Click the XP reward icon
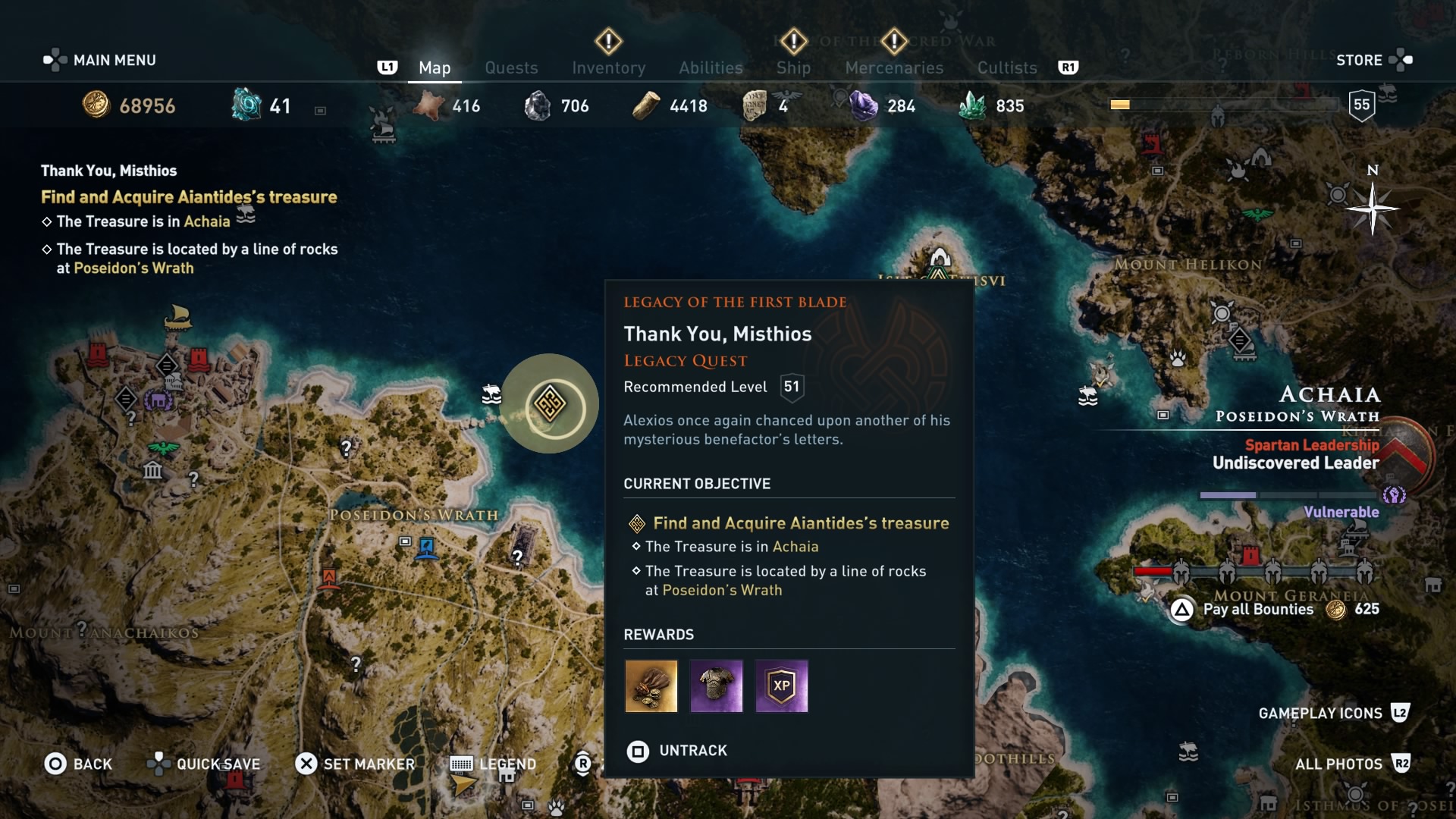 click(781, 686)
